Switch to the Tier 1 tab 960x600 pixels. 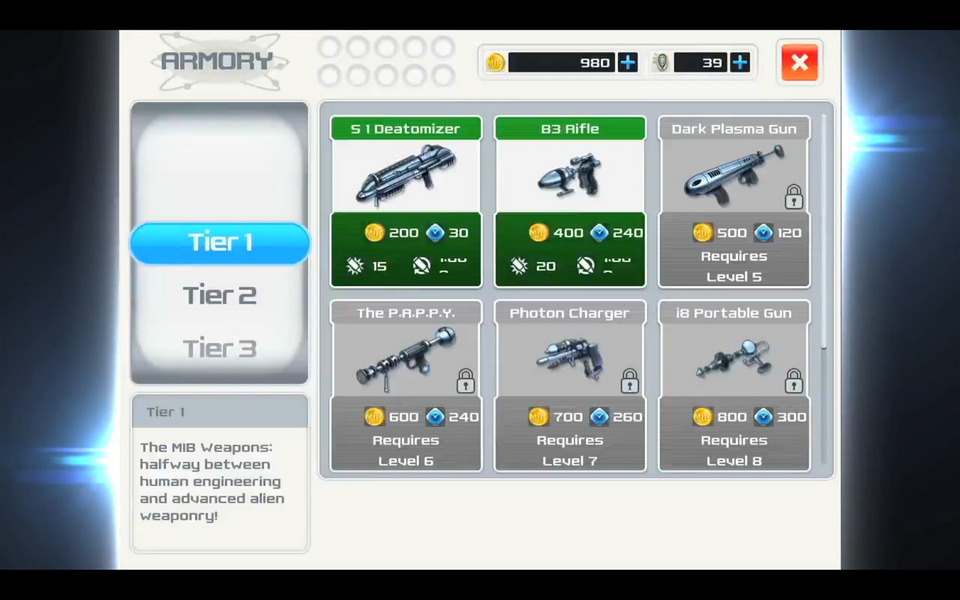tap(220, 243)
